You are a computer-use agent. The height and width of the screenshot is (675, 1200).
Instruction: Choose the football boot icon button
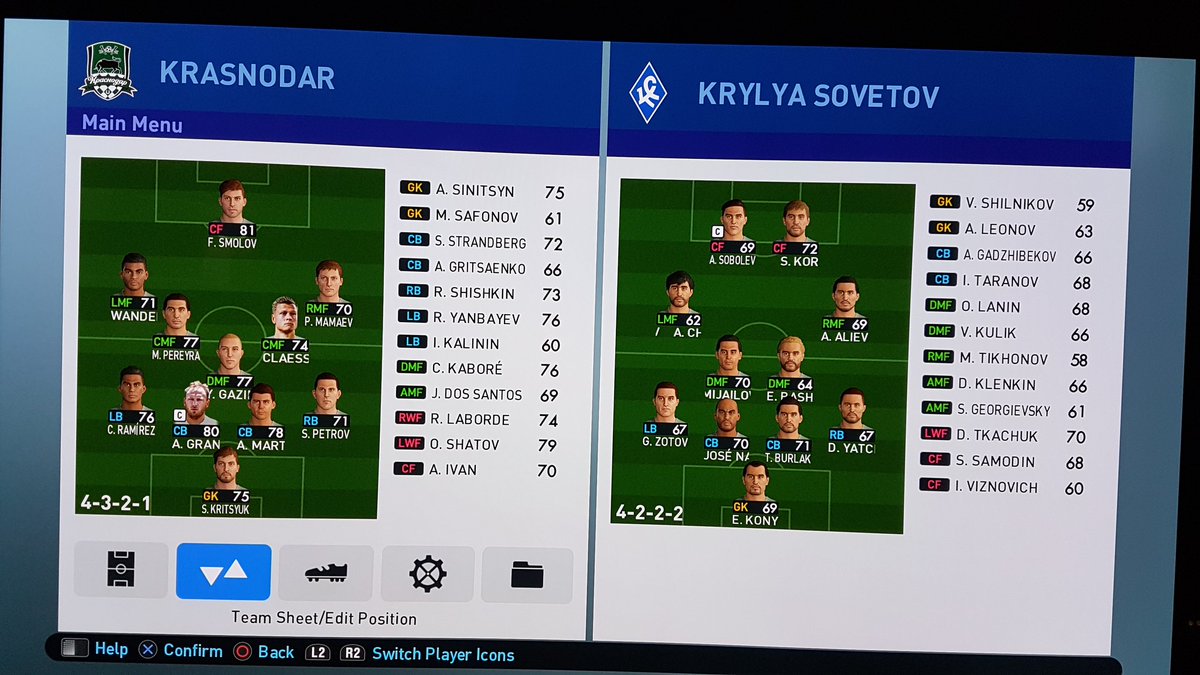326,573
